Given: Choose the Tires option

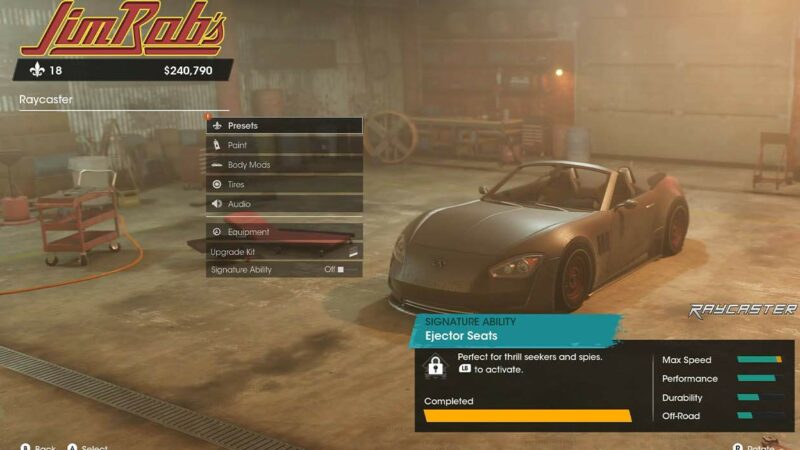Looking at the screenshot, I should [x=283, y=184].
